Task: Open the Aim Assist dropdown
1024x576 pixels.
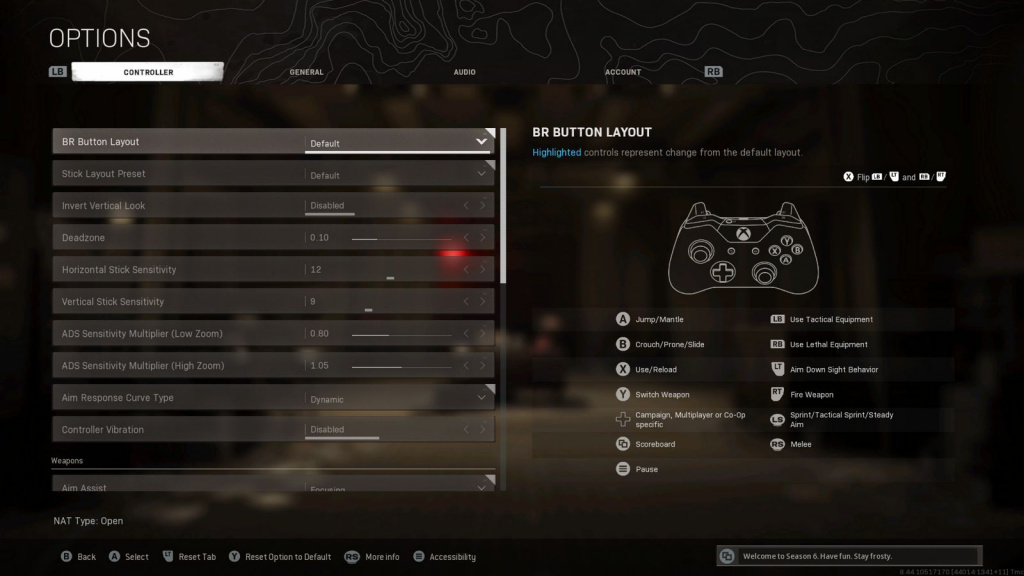Action: (398, 487)
